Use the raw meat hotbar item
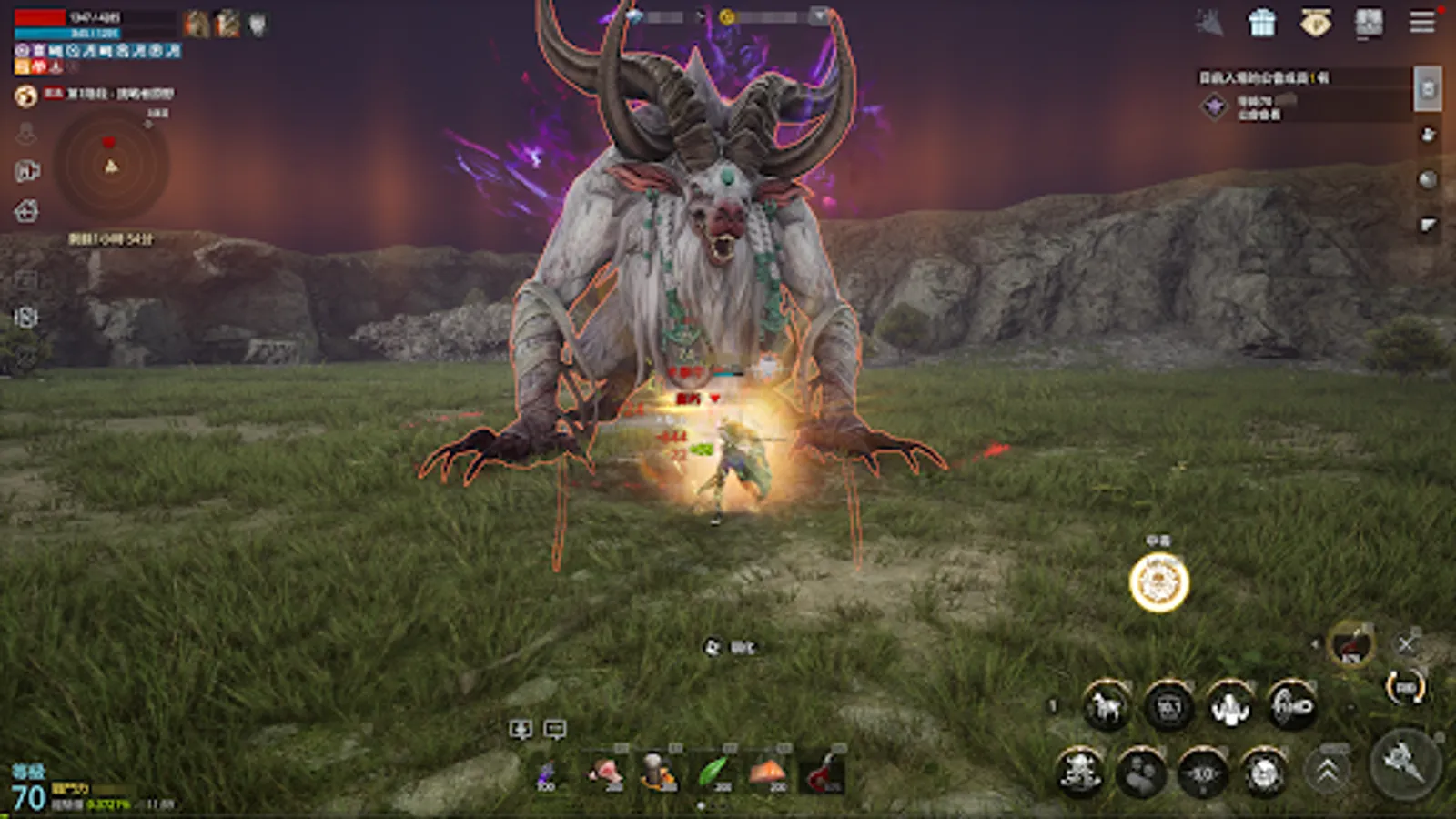Screen dimensions: 1456x819 point(603,773)
